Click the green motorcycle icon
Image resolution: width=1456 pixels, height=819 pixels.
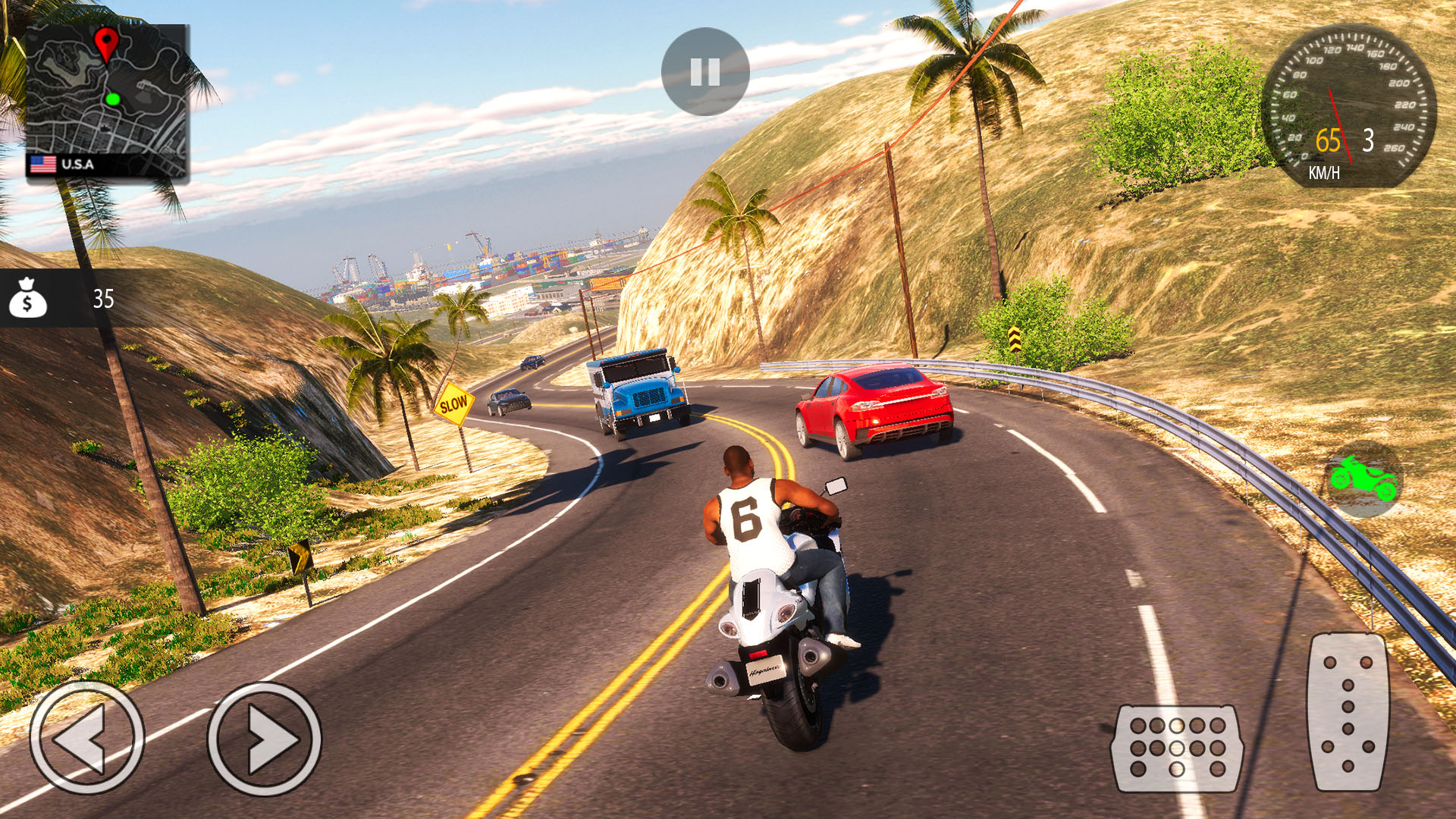pos(1363,479)
